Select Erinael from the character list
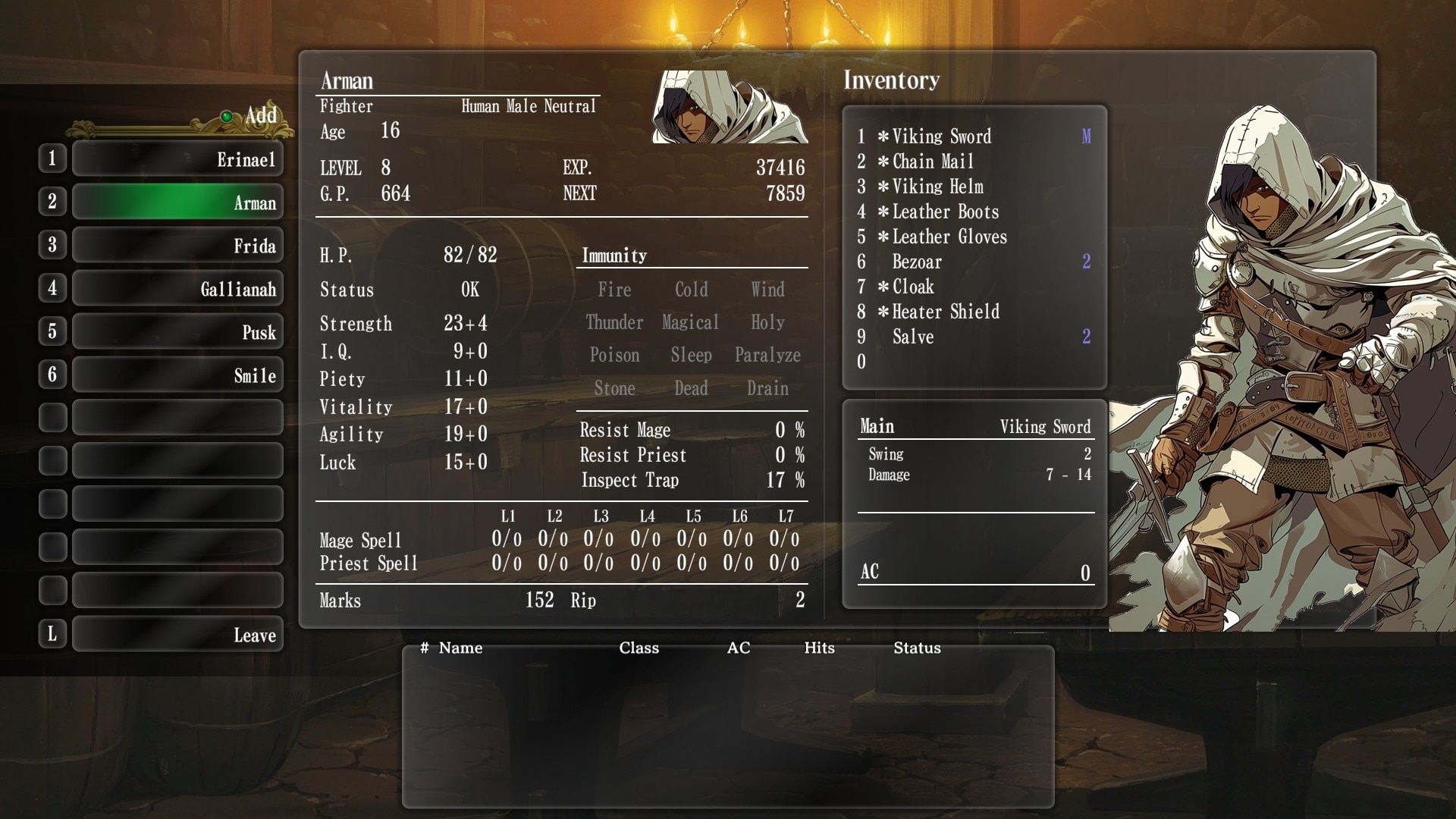Image resolution: width=1456 pixels, height=819 pixels. tap(177, 159)
